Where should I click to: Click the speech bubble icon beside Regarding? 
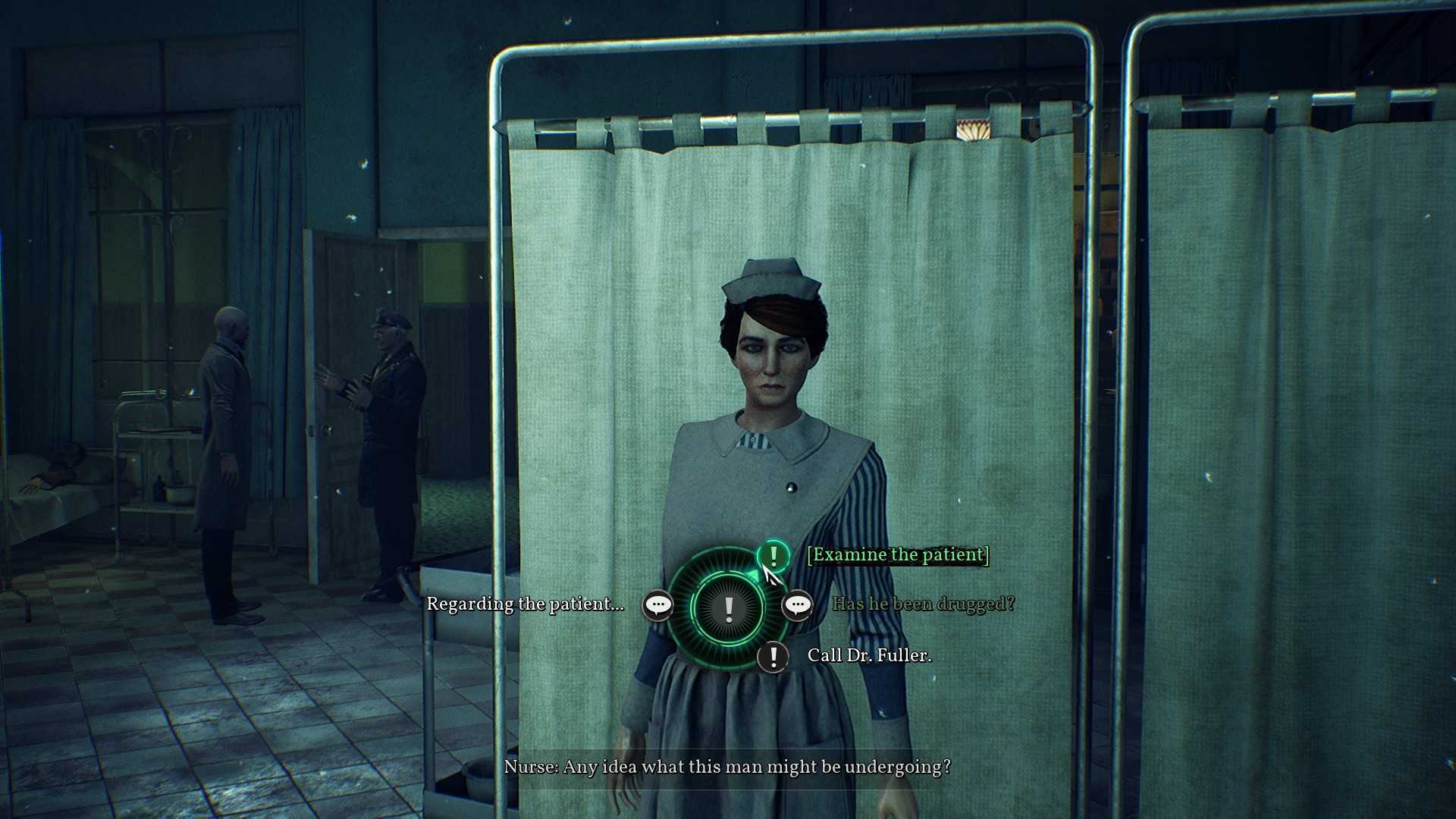coord(657,605)
